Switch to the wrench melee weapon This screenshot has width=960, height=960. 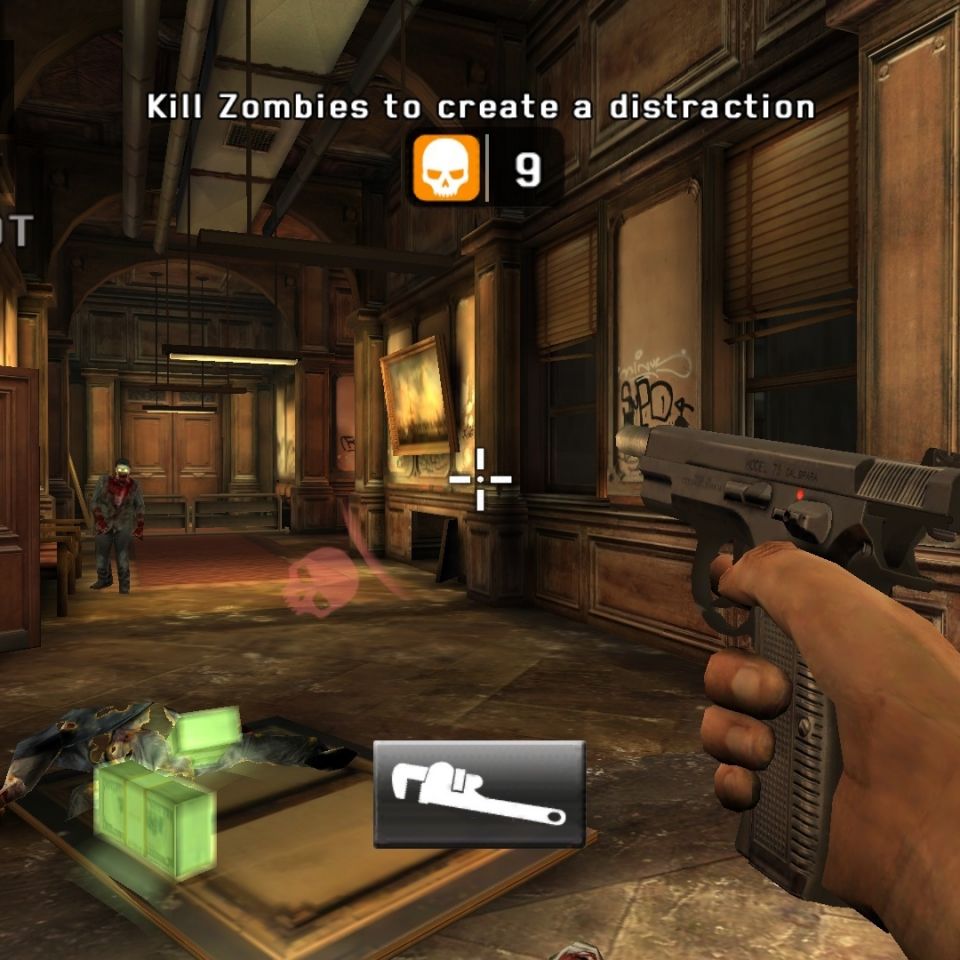click(479, 794)
